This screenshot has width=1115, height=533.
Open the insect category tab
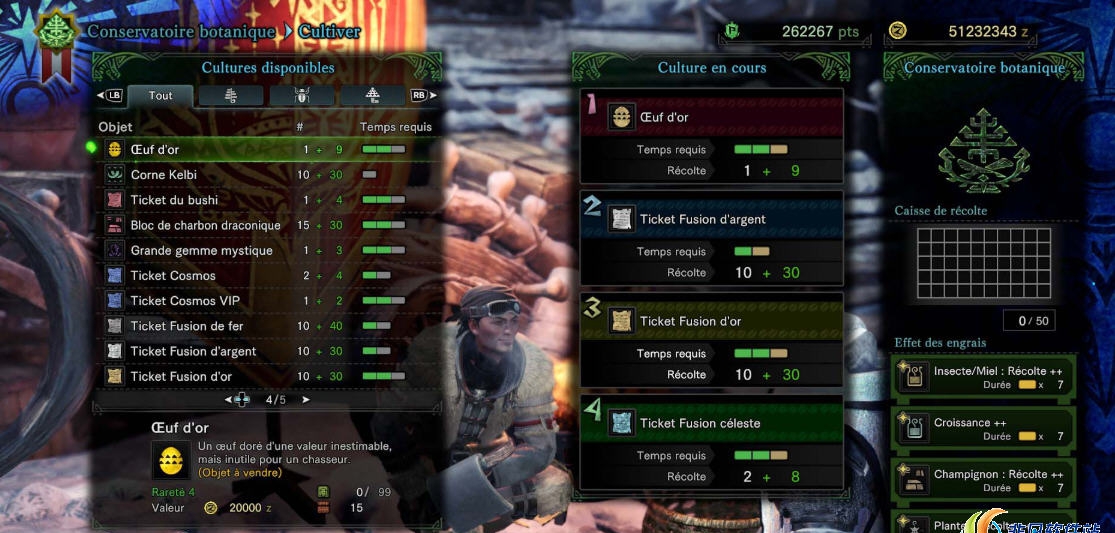click(302, 96)
